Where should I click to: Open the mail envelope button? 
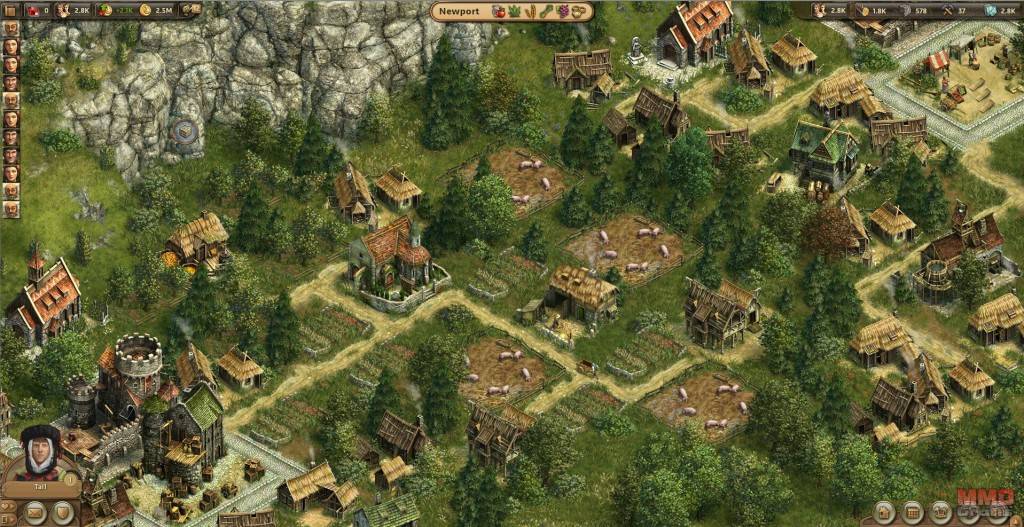click(33, 514)
